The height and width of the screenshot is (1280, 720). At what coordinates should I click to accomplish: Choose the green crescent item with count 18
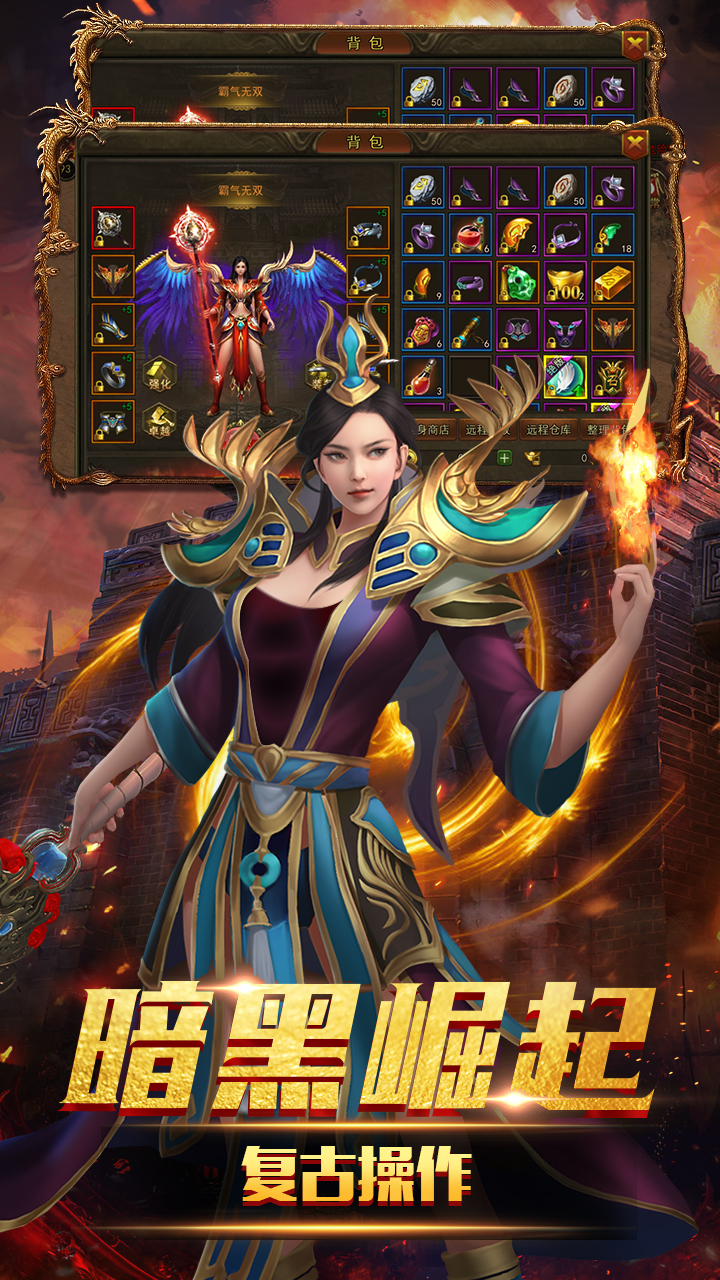[x=613, y=235]
